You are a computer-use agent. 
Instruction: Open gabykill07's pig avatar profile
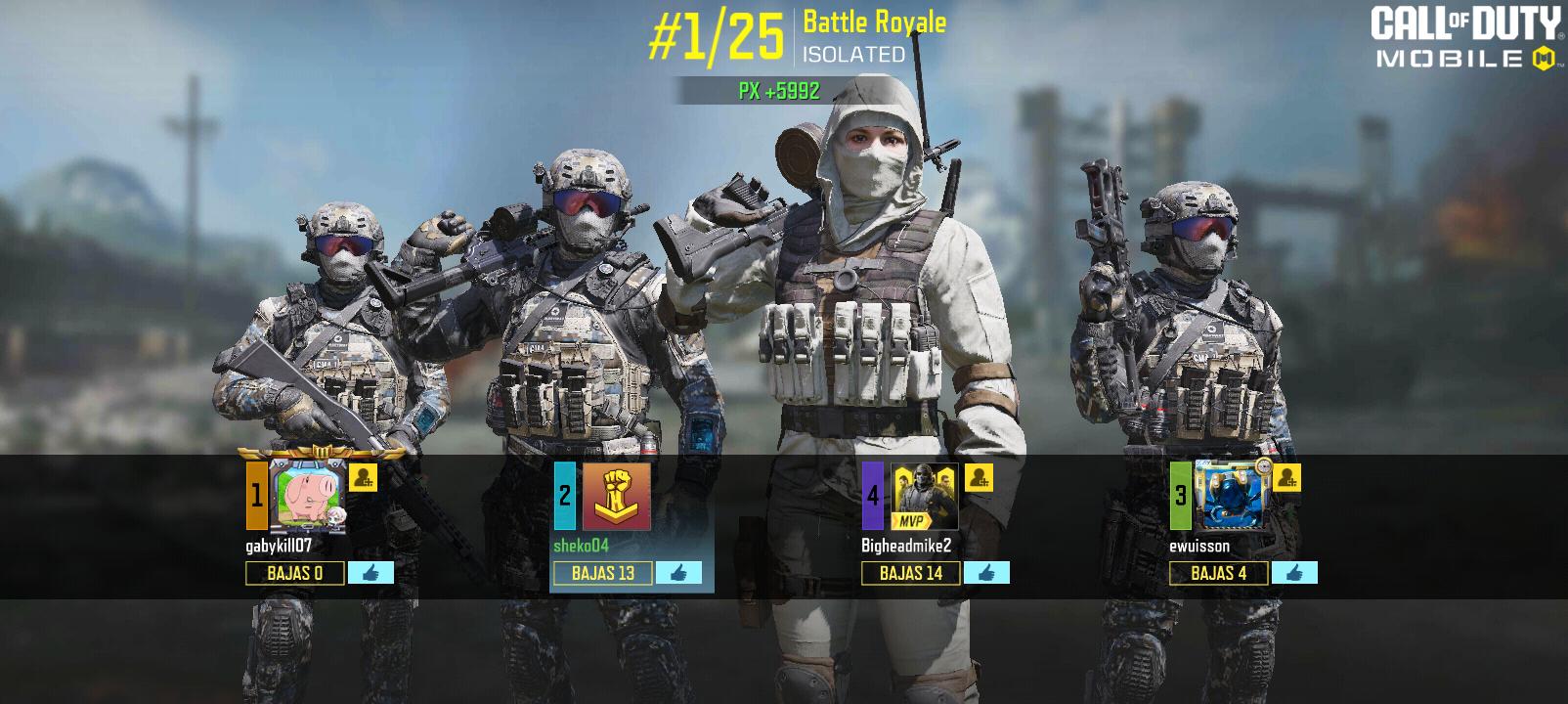point(308,497)
